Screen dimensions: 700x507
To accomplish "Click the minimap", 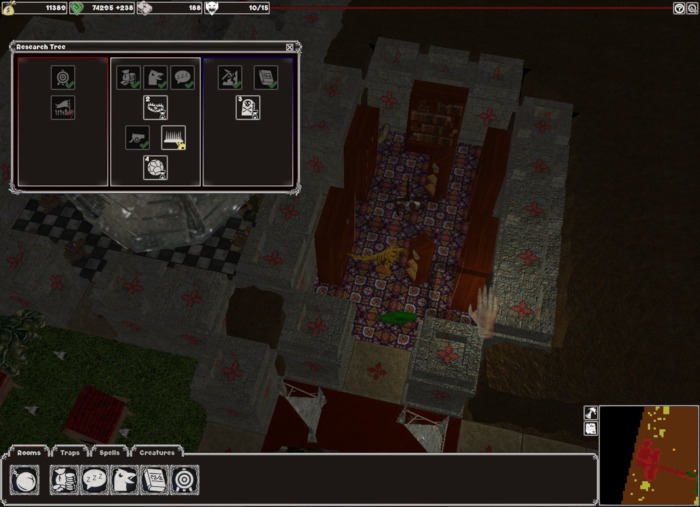I will pos(648,455).
